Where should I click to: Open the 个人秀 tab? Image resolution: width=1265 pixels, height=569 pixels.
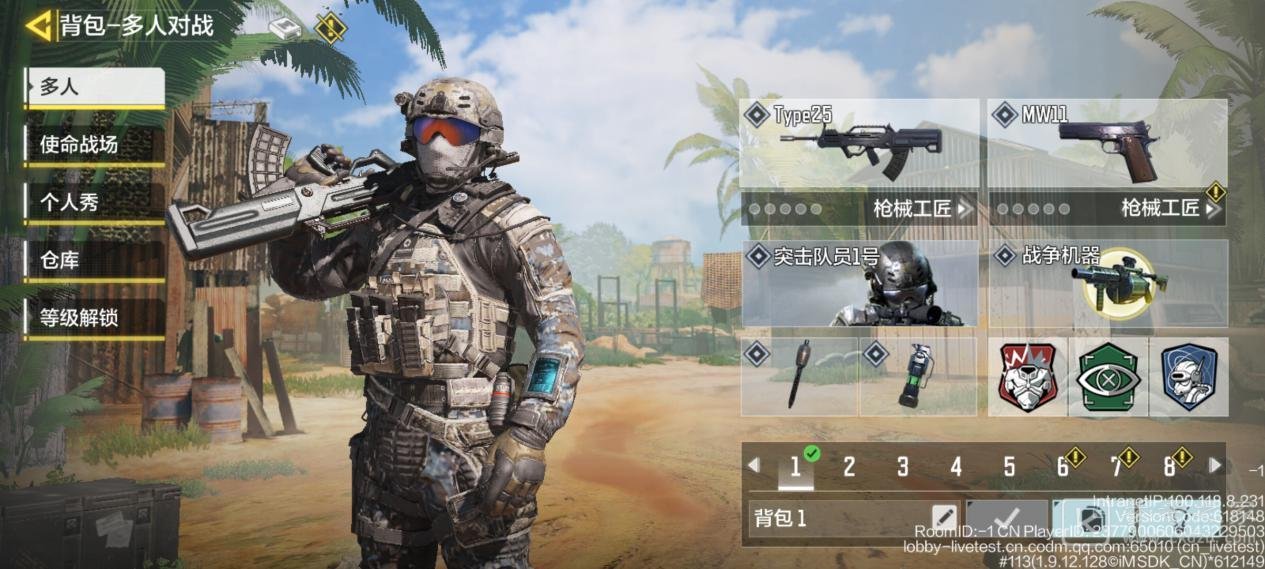point(95,203)
